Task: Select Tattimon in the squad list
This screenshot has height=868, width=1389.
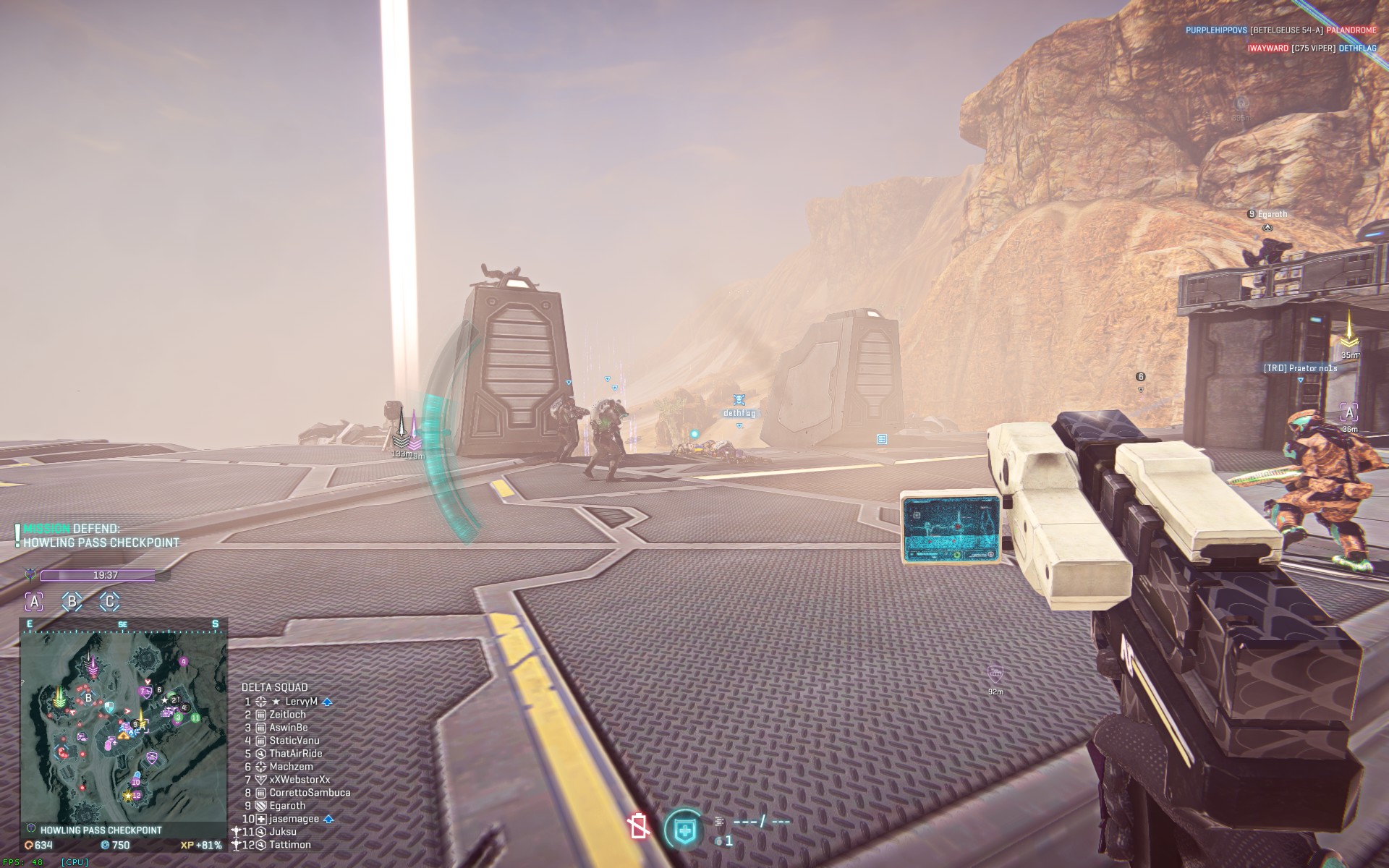Action: click(x=289, y=845)
